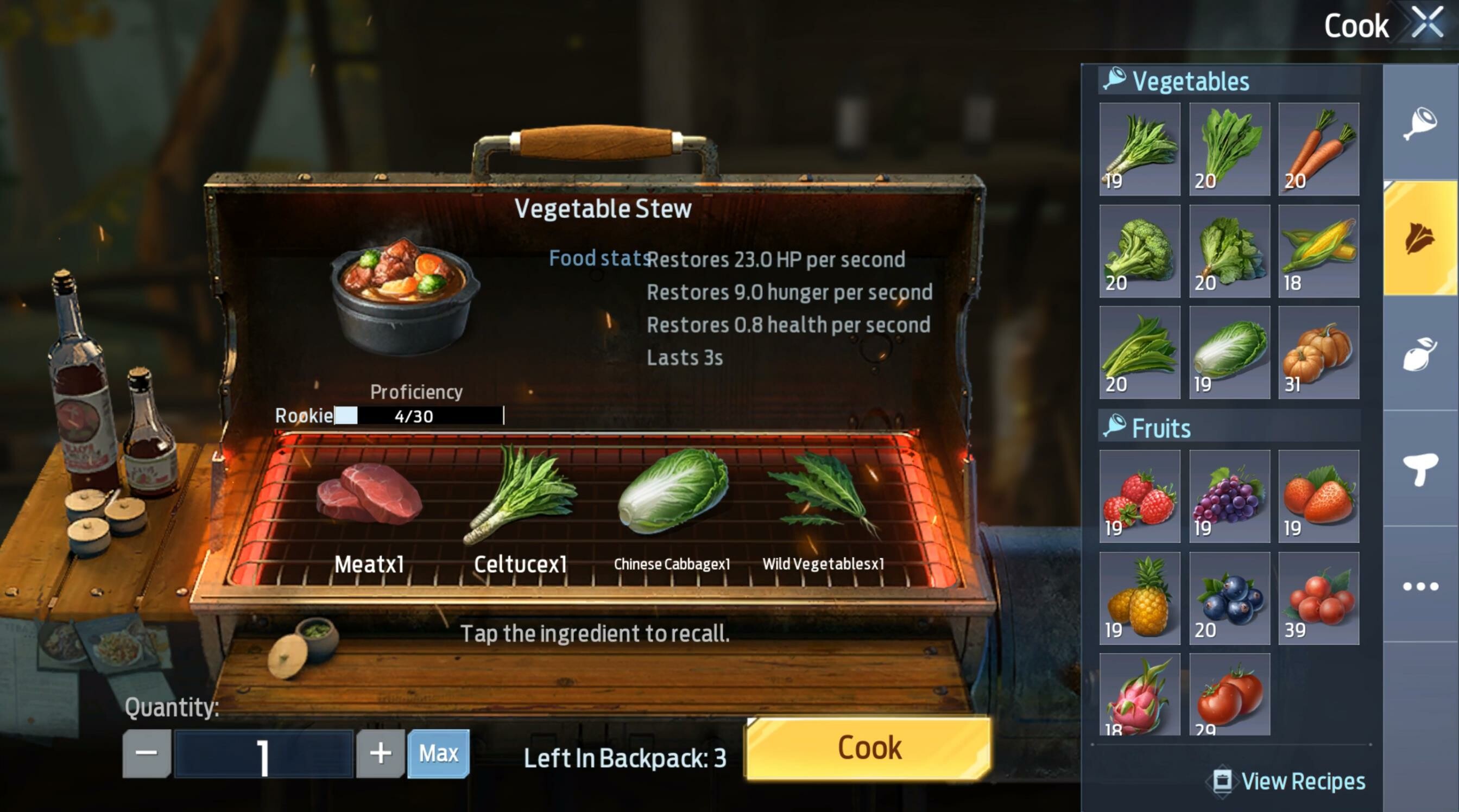
Task: Remove Chinese Cabbage from the grill
Action: (672, 493)
